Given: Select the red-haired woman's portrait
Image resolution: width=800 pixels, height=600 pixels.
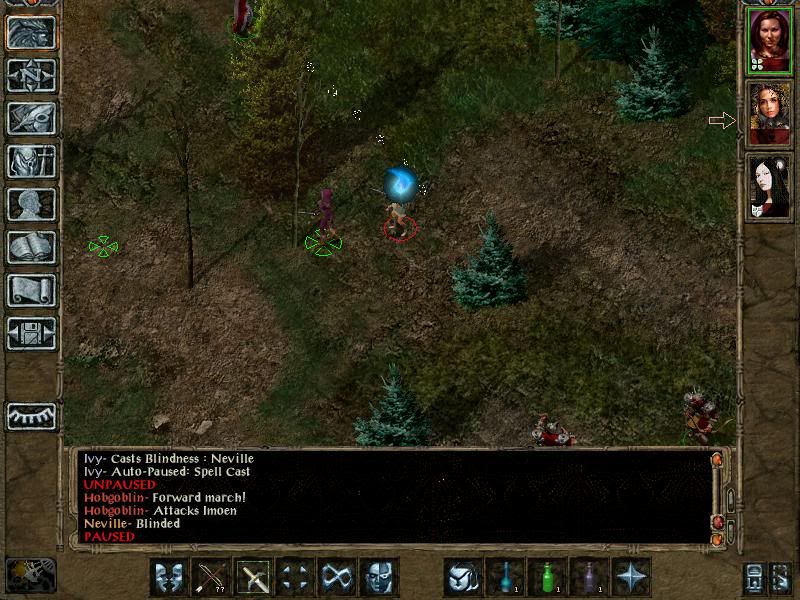Looking at the screenshot, I should point(769,40).
